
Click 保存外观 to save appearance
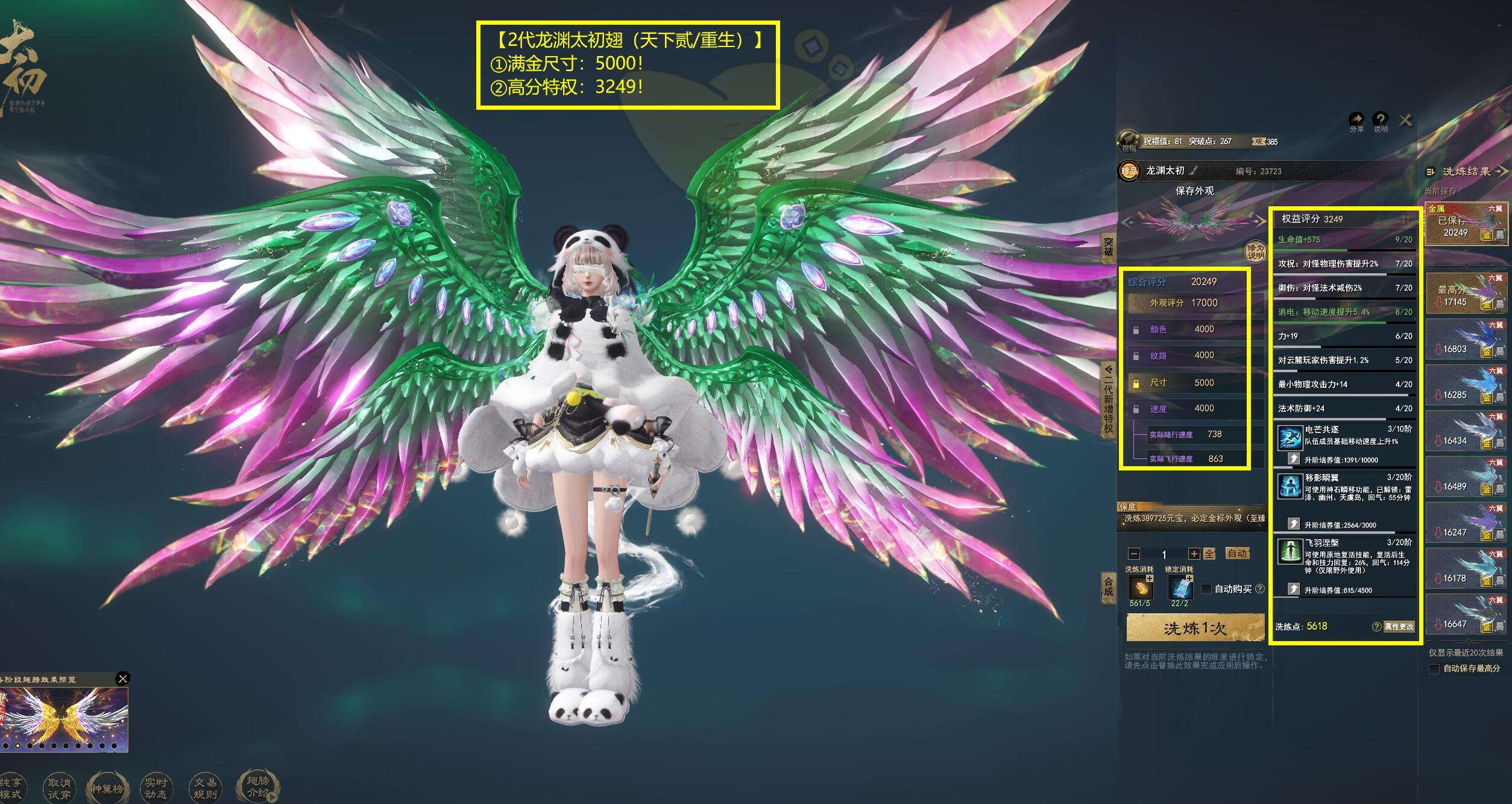[x=1194, y=191]
